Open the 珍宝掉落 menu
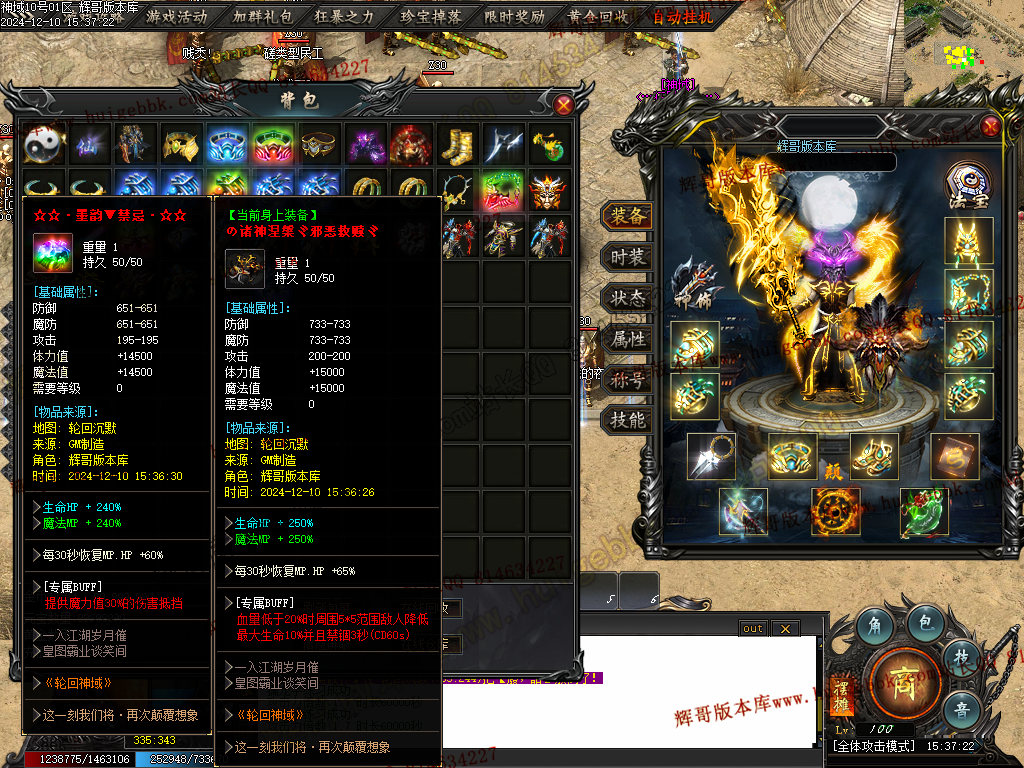The height and width of the screenshot is (768, 1024). pyautogui.click(x=431, y=16)
